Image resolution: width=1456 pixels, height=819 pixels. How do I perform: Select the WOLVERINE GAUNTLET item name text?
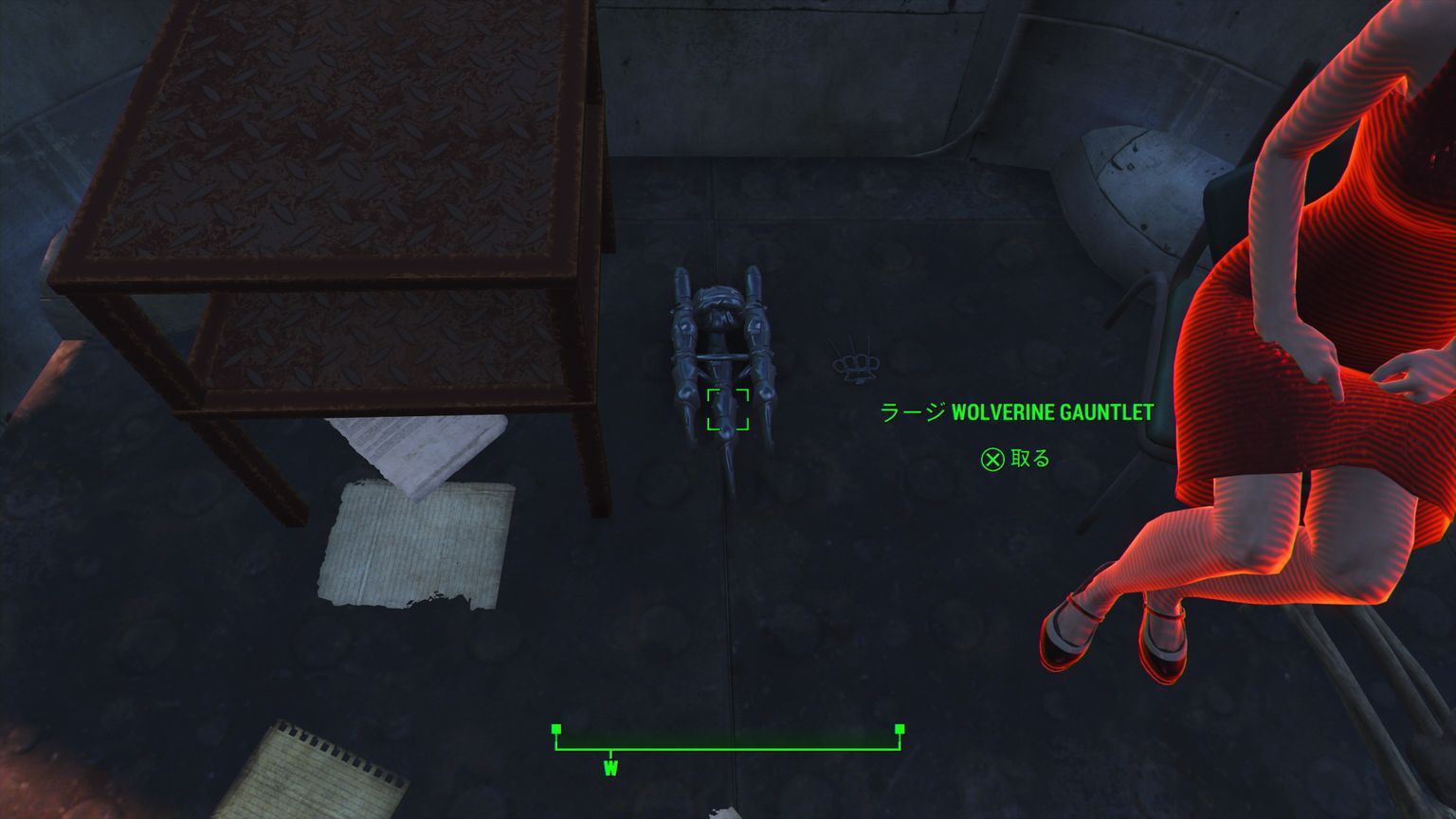[1052, 412]
